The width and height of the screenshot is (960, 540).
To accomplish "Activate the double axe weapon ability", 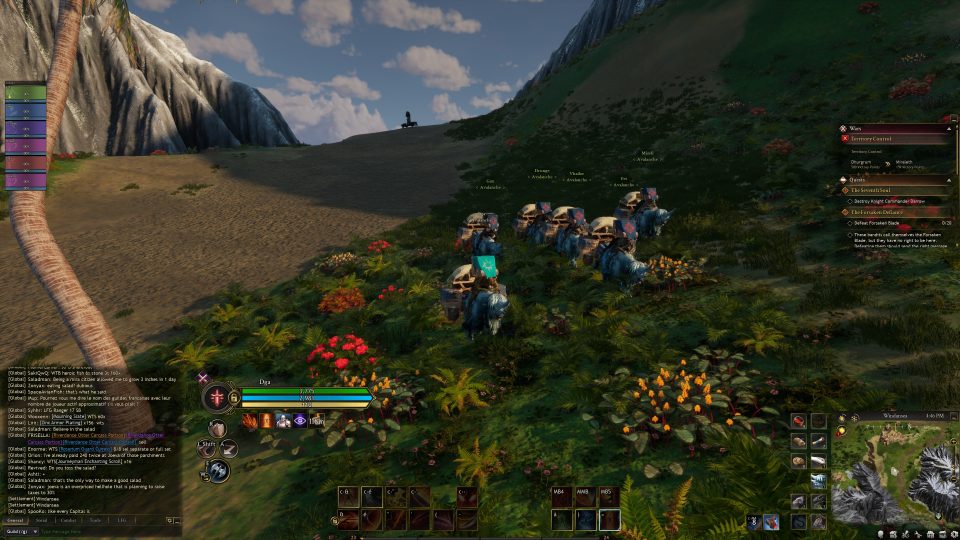I will coord(217,471).
